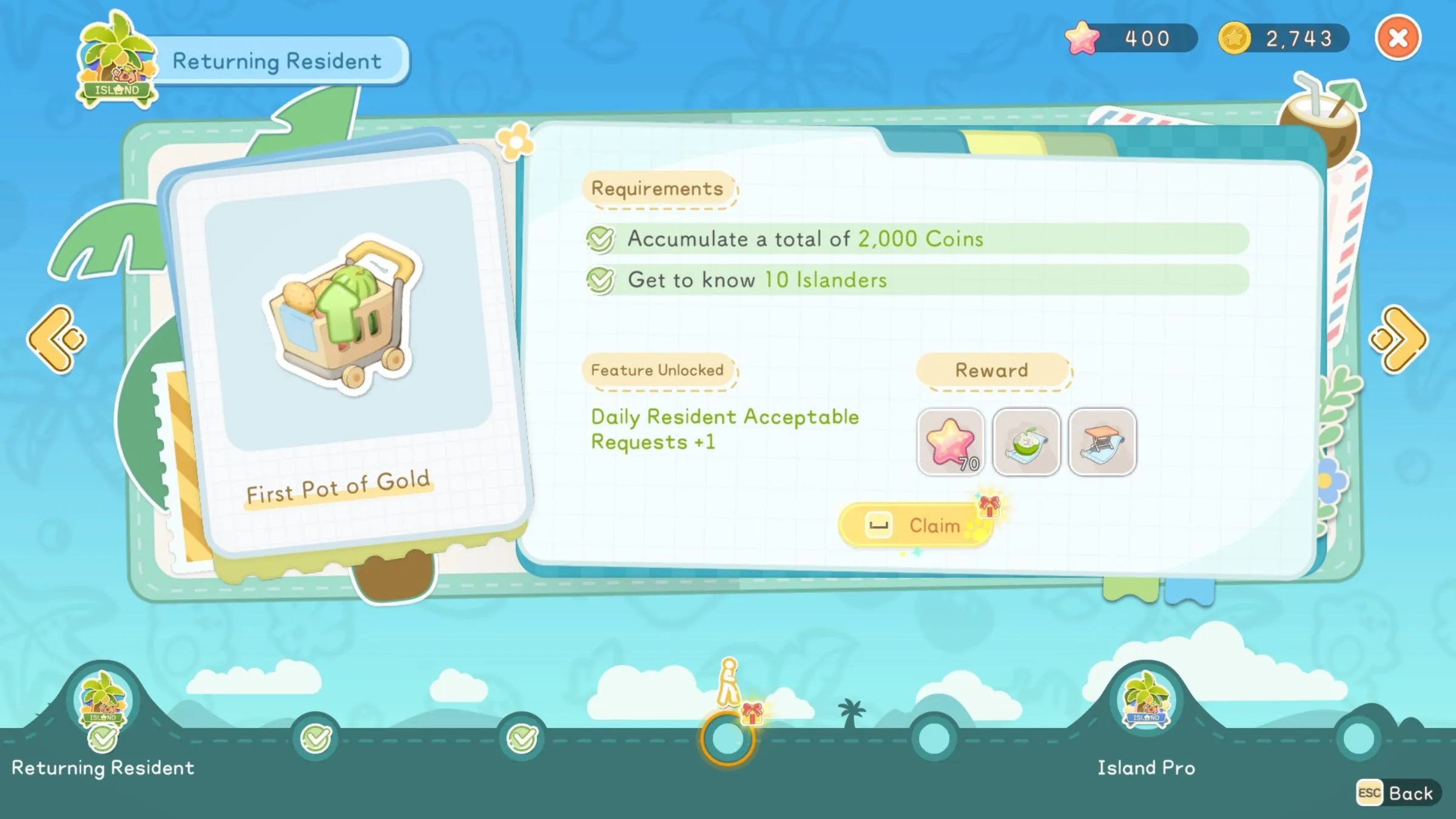Click the Back button

(1398, 793)
